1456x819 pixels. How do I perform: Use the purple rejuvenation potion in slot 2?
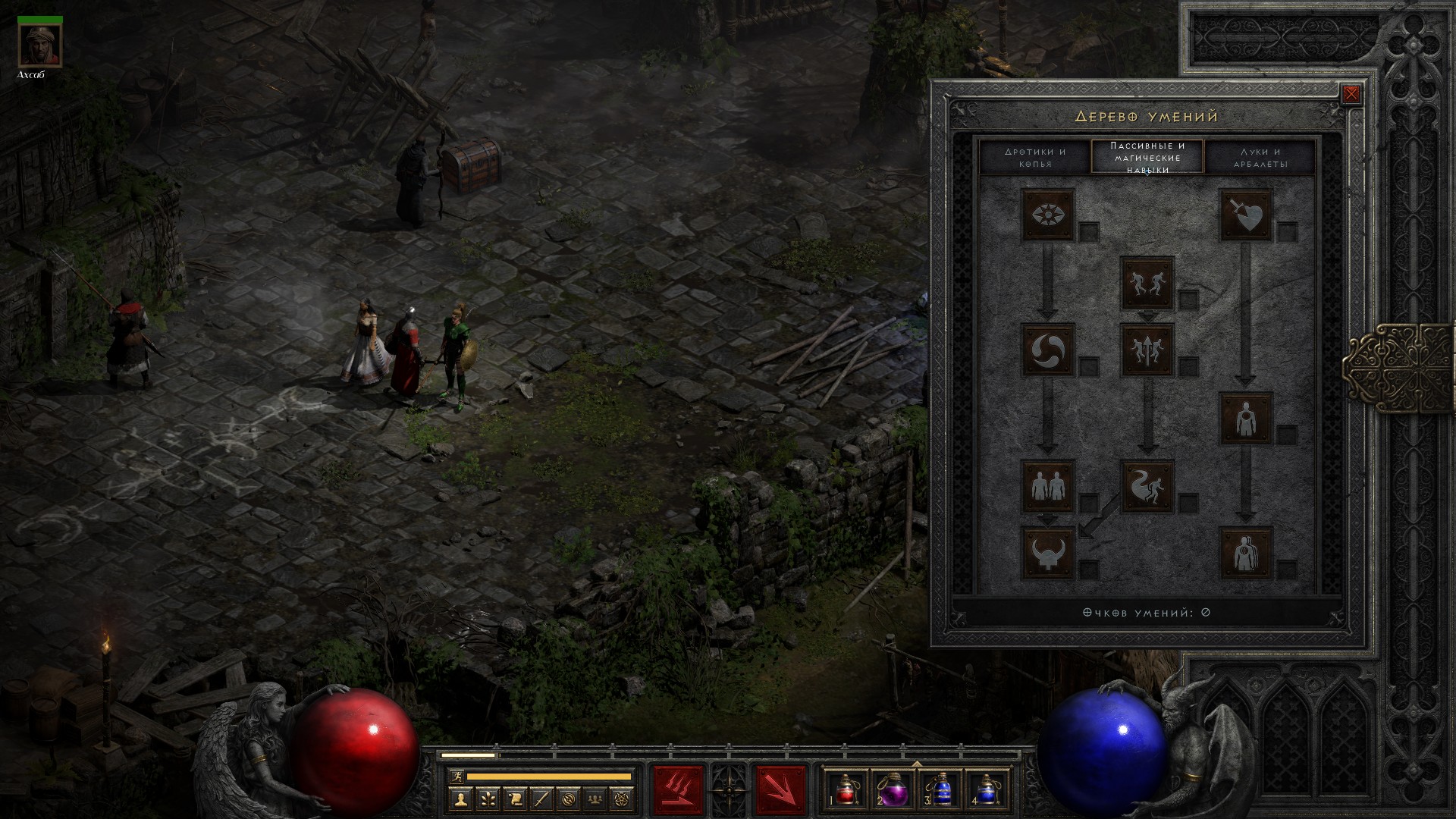893,789
